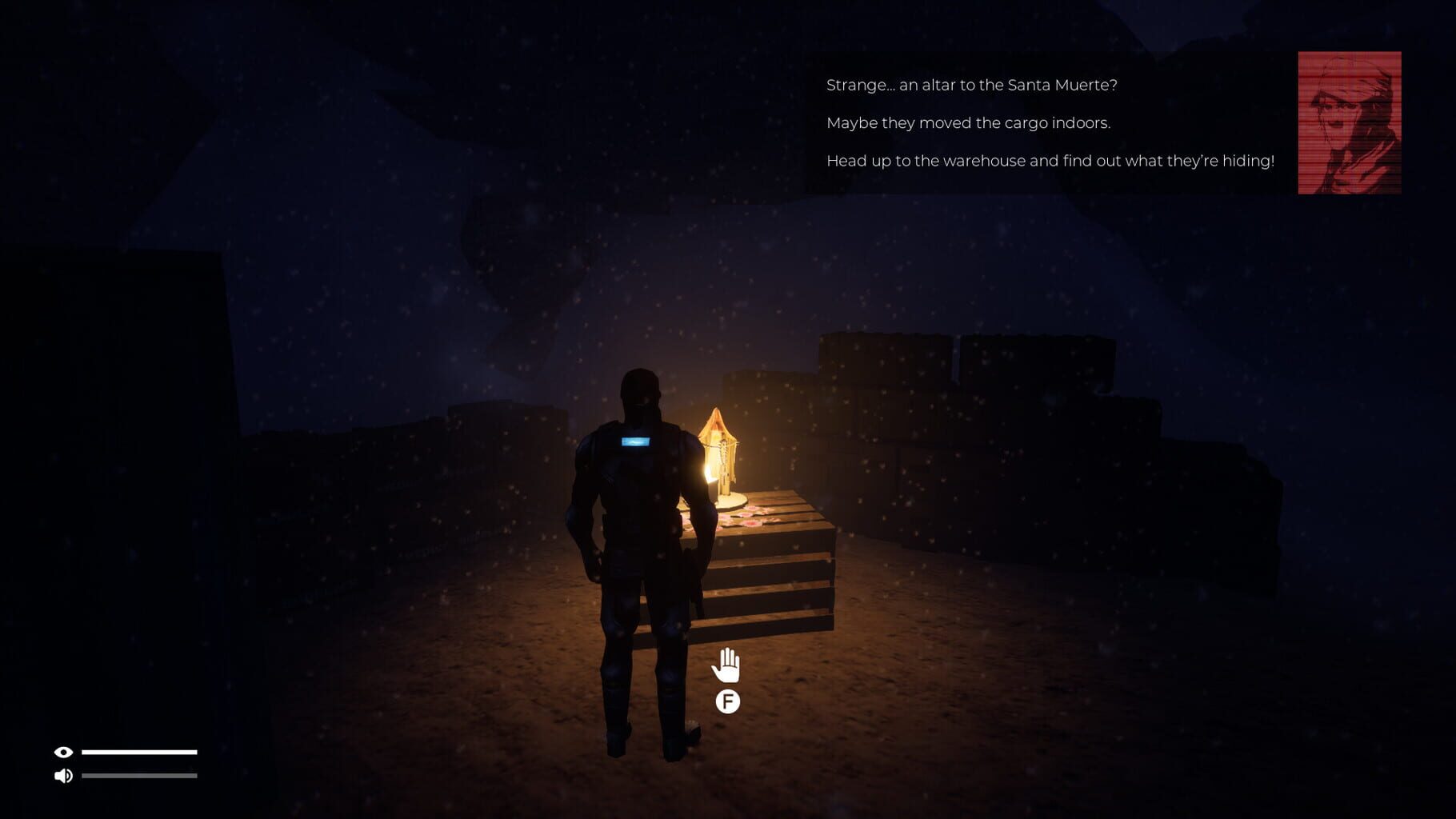The height and width of the screenshot is (819, 1456).
Task: Select the speaker noise indicator icon
Action: coord(63,775)
